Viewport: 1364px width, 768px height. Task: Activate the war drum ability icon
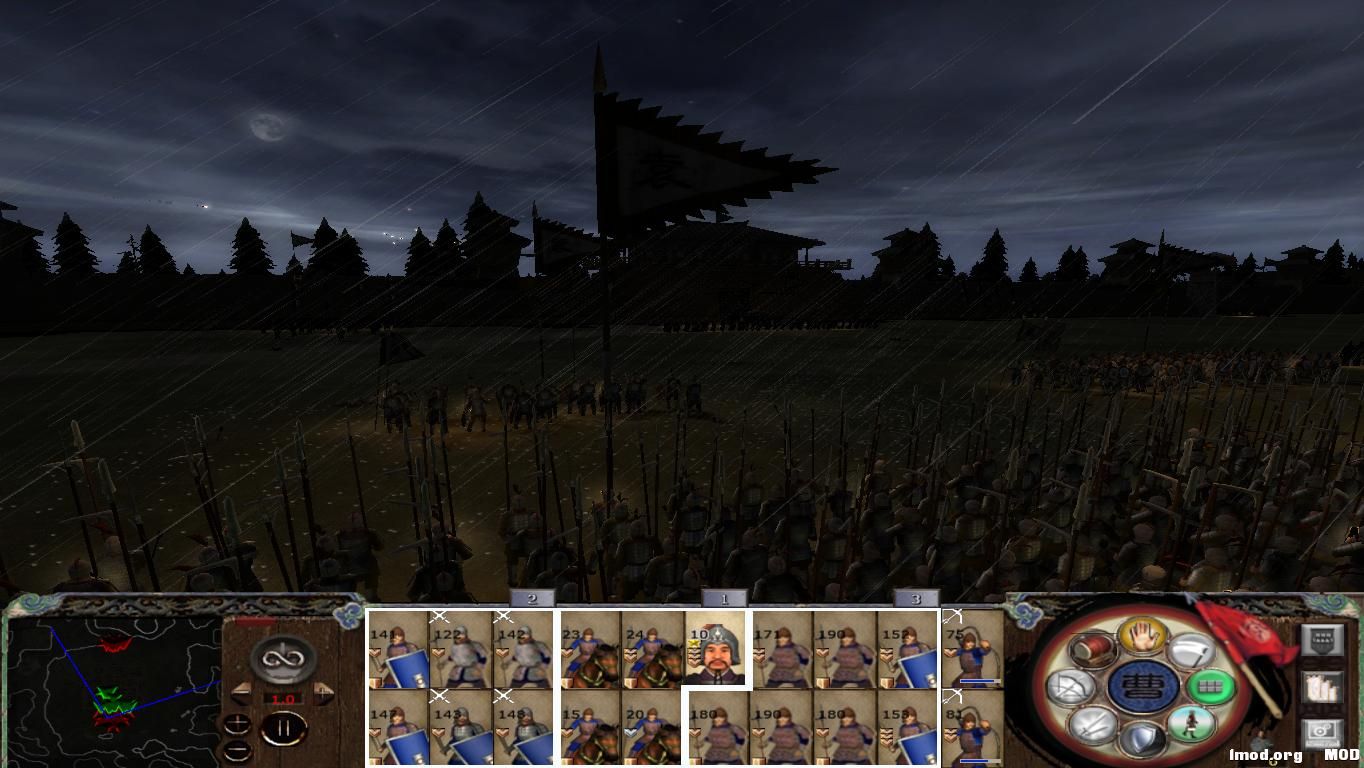pos(1091,650)
